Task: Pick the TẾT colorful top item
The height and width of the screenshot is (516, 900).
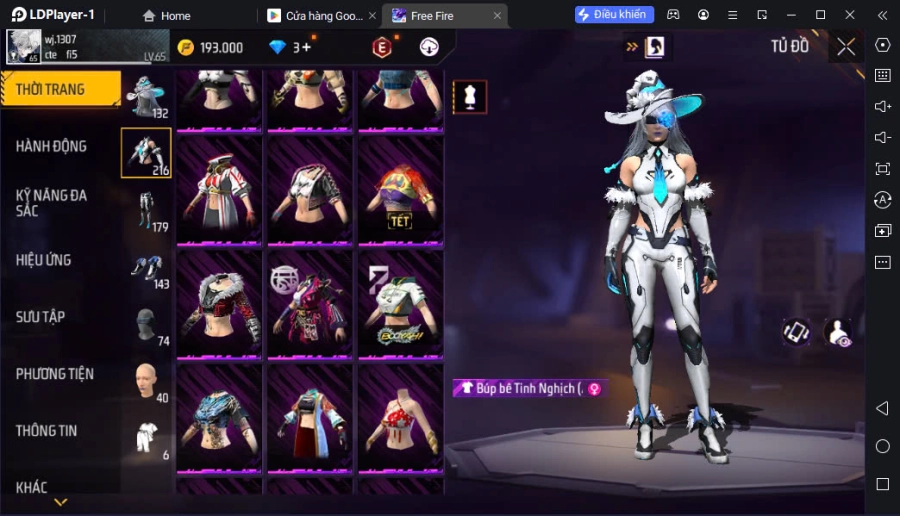Action: click(400, 192)
